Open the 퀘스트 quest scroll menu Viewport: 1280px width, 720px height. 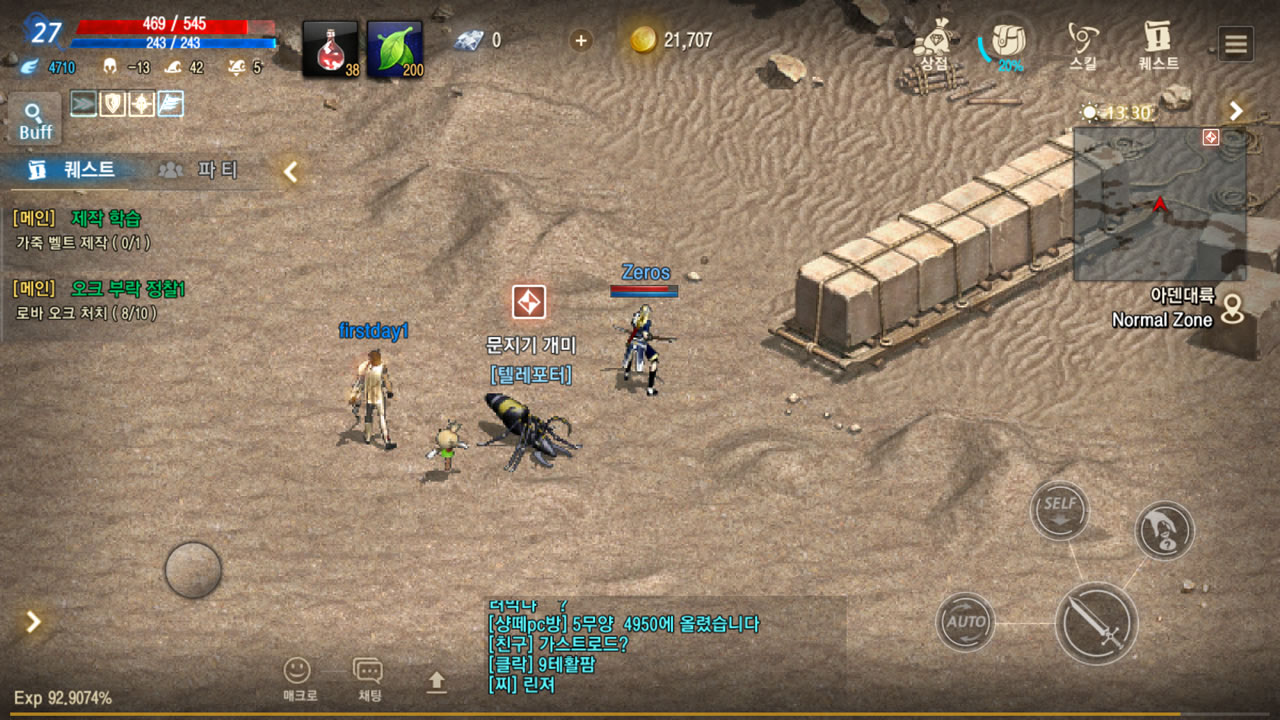1158,45
